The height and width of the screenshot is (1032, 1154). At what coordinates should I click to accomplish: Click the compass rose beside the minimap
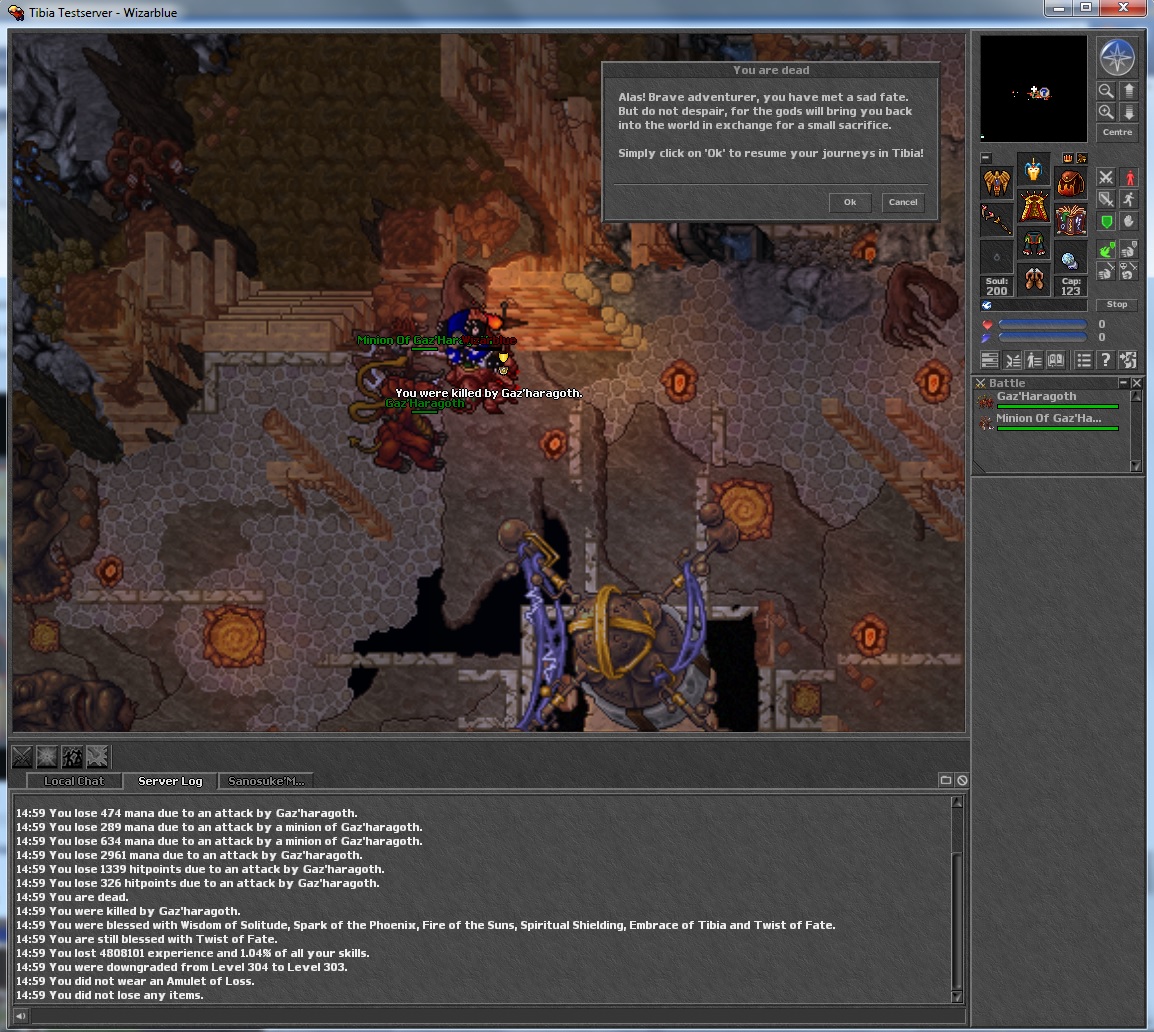tap(1117, 57)
